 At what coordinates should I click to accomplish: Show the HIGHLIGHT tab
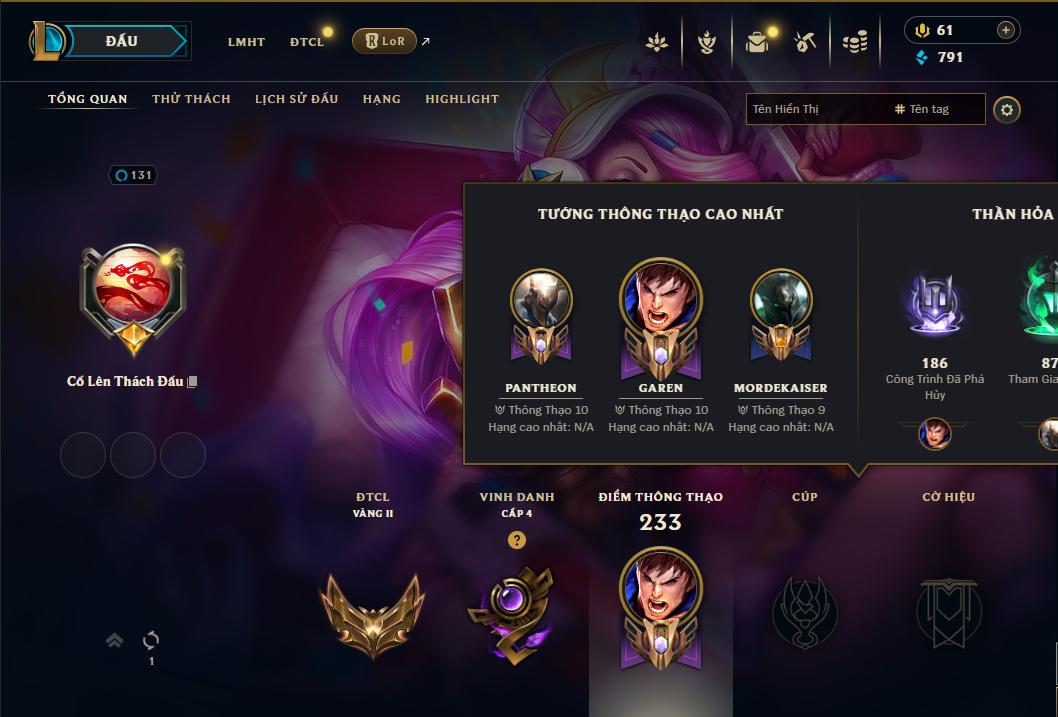(461, 99)
